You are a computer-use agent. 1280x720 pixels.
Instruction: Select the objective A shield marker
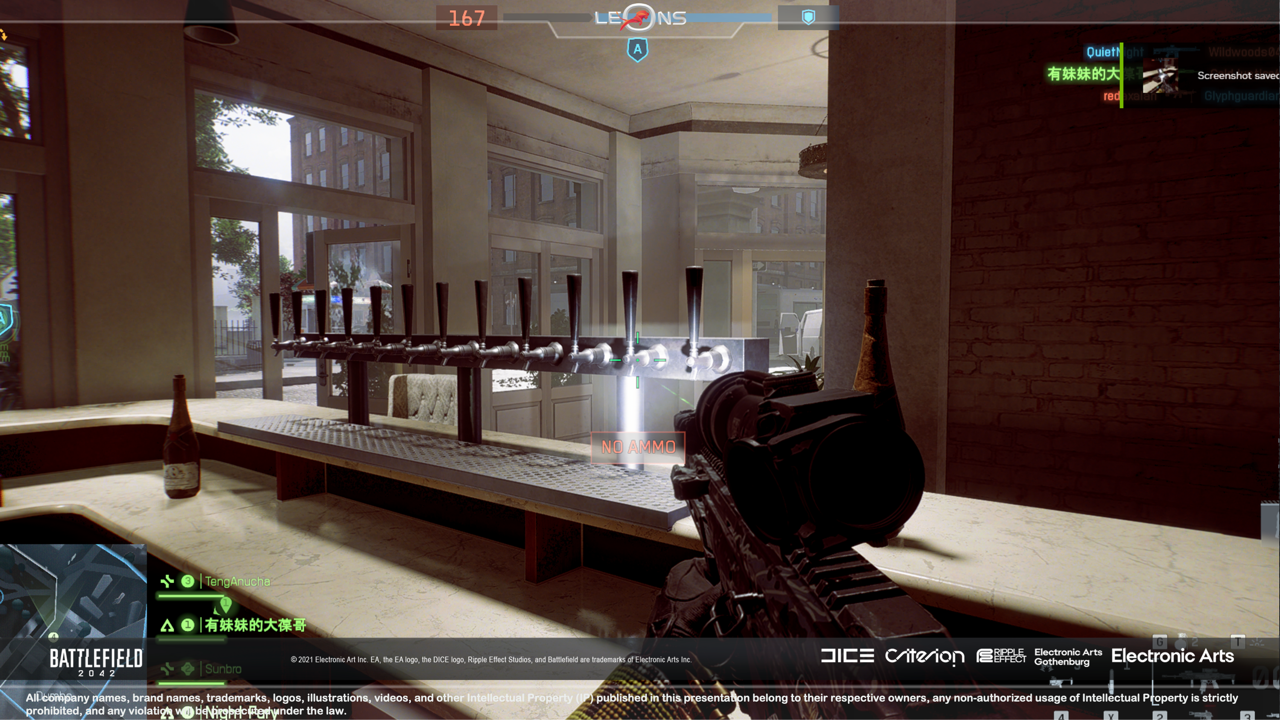coord(637,48)
